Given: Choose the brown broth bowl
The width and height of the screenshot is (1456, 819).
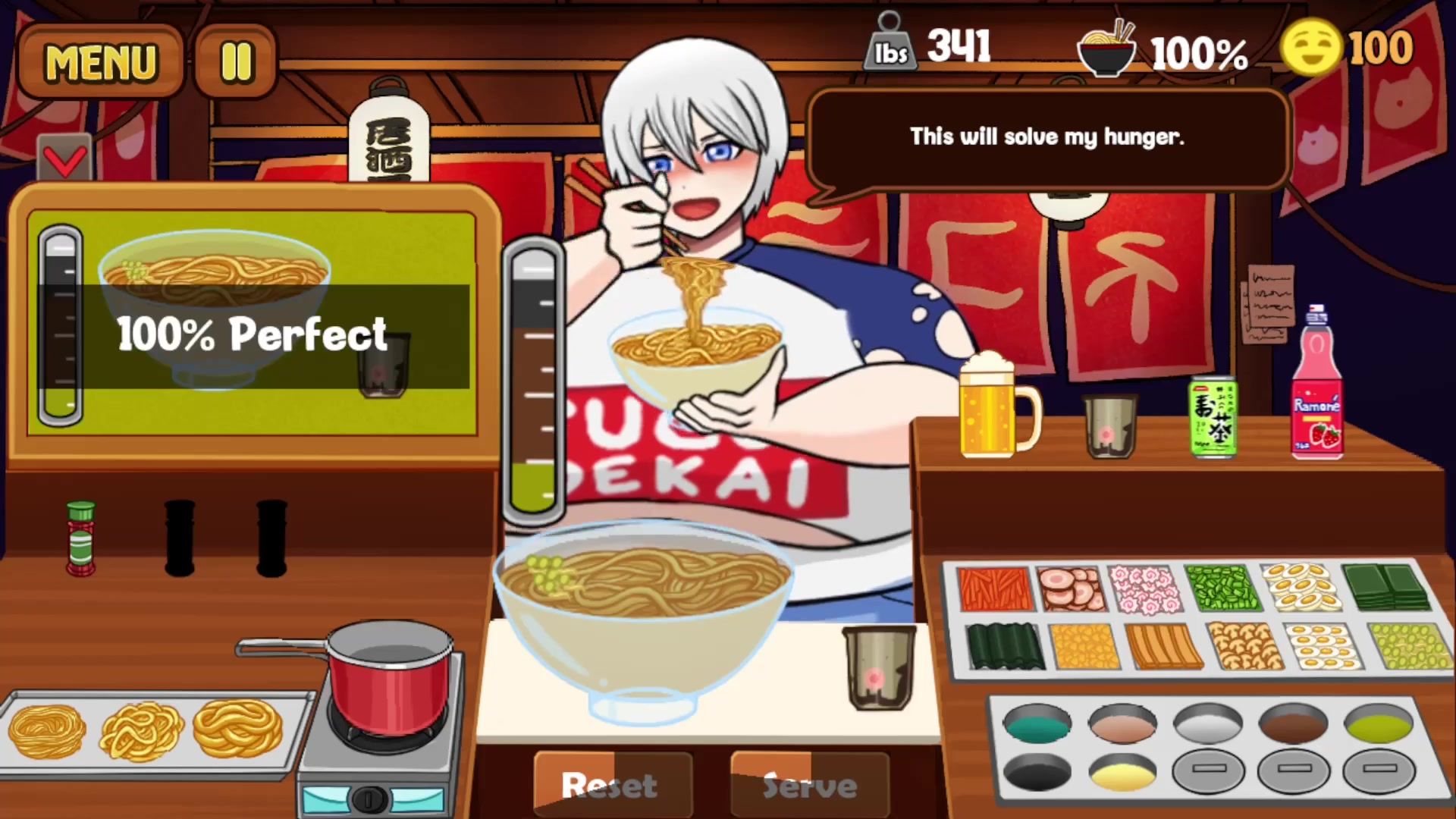Looking at the screenshot, I should click(x=1293, y=724).
